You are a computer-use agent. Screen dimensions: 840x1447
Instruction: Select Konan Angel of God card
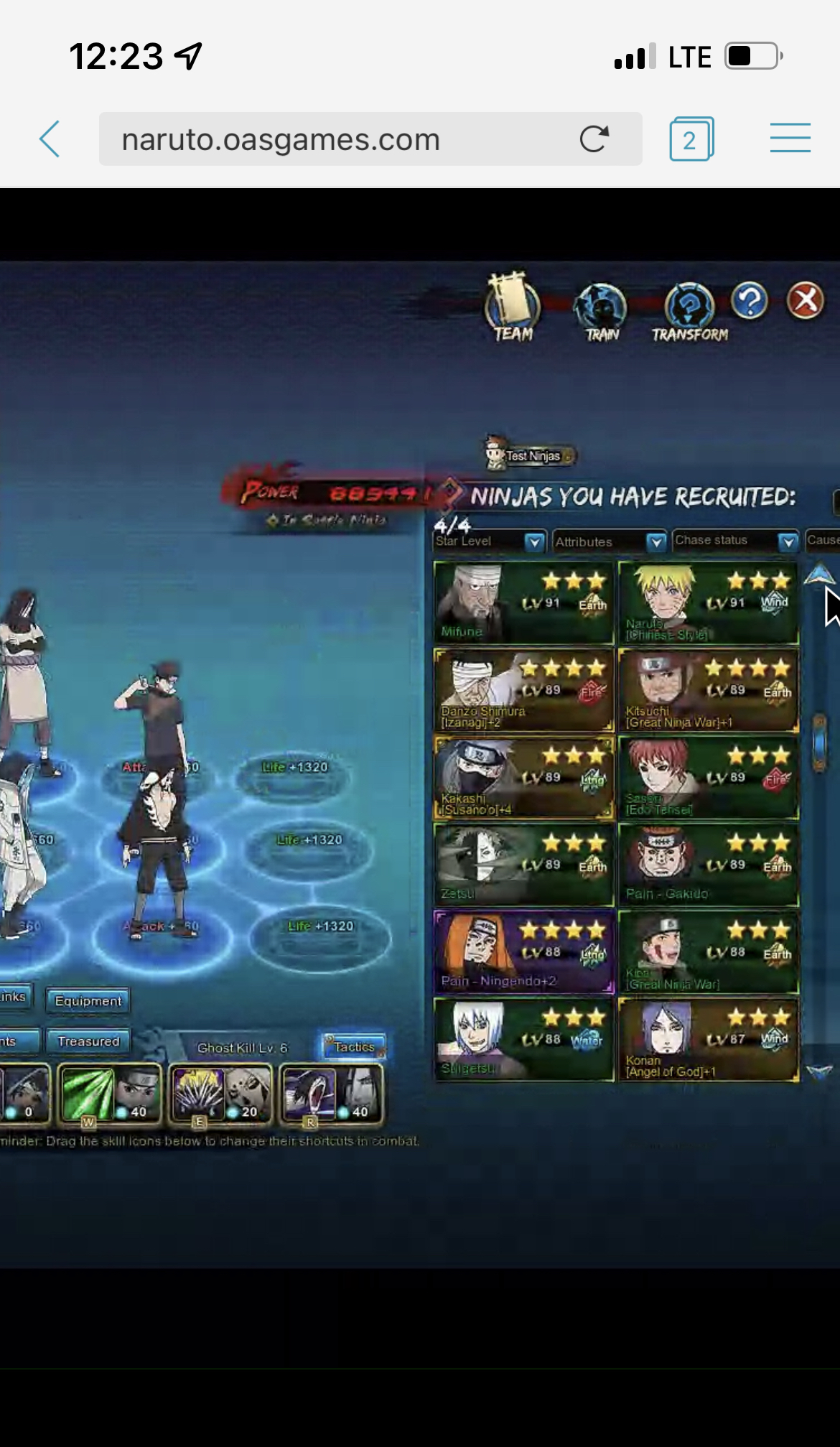click(x=708, y=1040)
